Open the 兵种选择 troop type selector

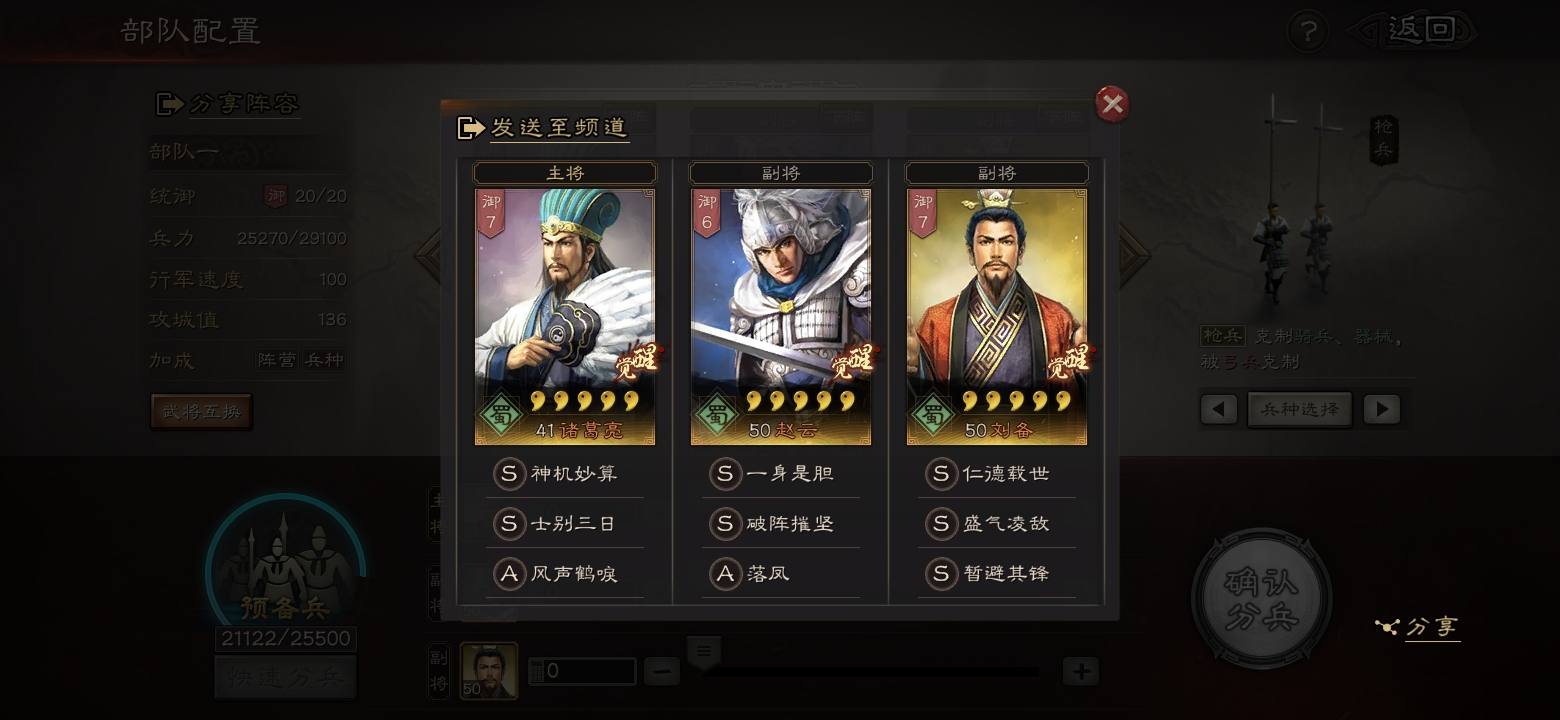click(x=1299, y=409)
